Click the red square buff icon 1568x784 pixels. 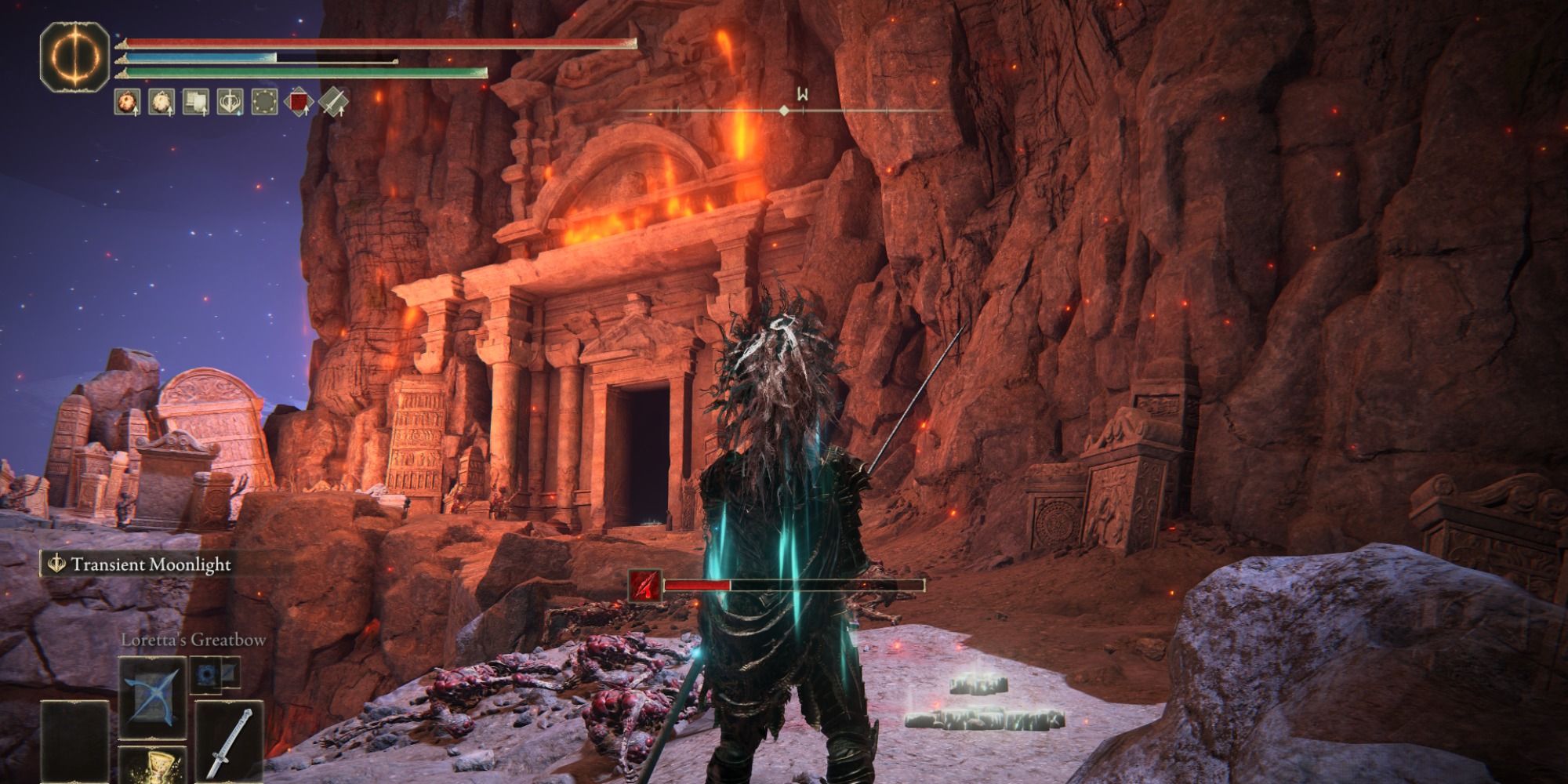[298, 102]
